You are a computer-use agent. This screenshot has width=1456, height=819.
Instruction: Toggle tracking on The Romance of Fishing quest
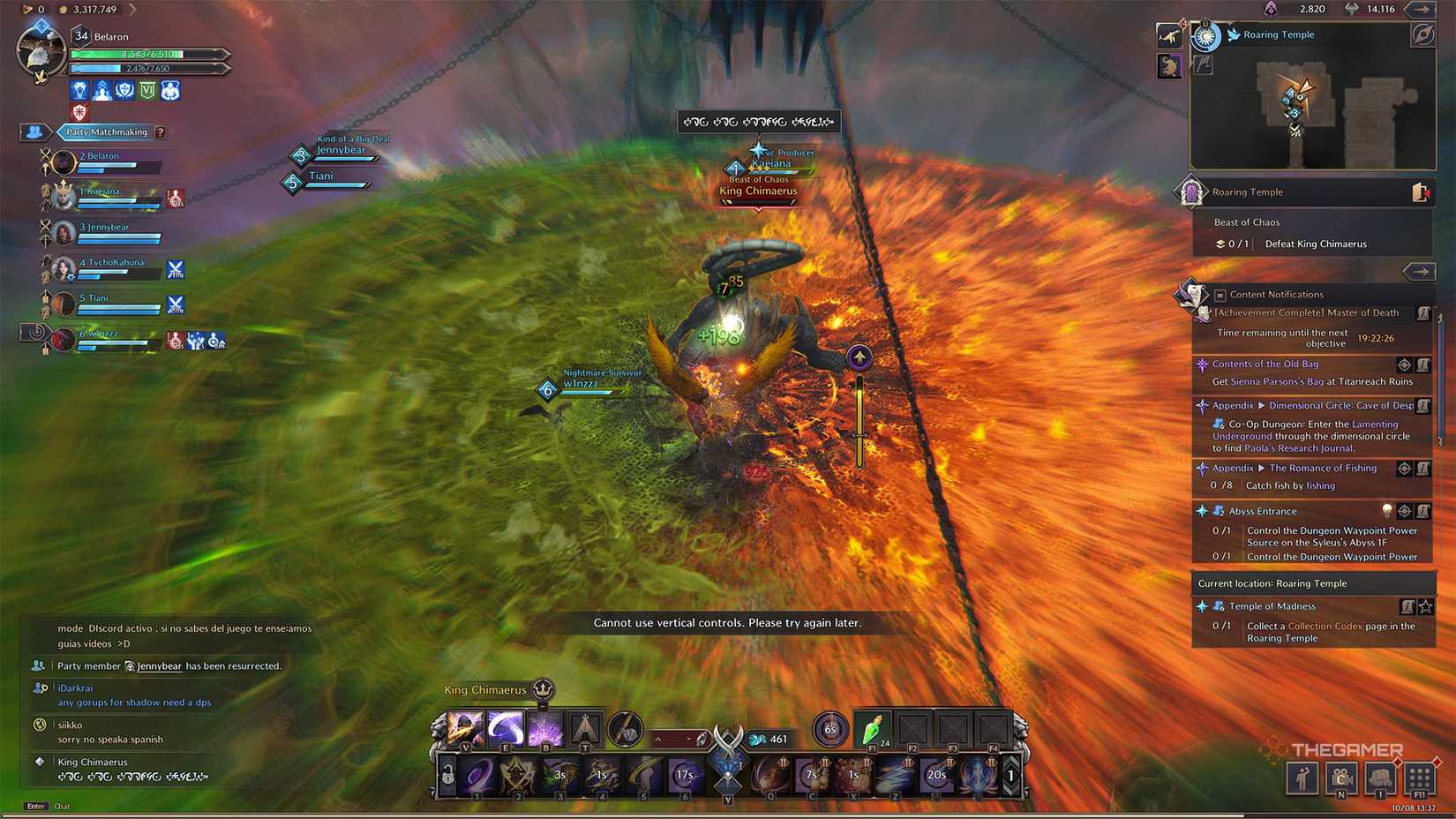tap(1403, 468)
